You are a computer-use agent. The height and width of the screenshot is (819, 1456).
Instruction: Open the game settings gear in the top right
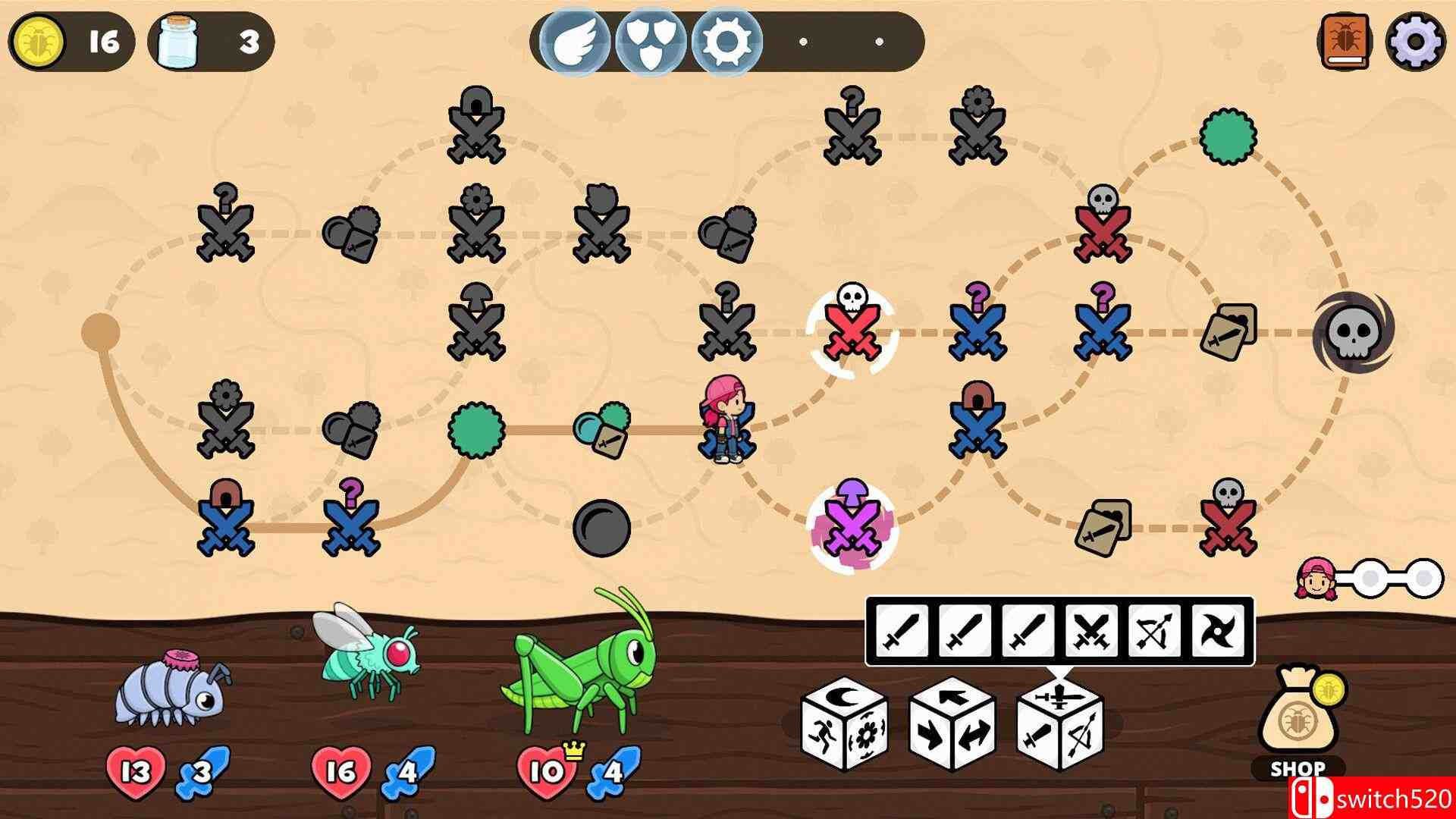click(1415, 40)
